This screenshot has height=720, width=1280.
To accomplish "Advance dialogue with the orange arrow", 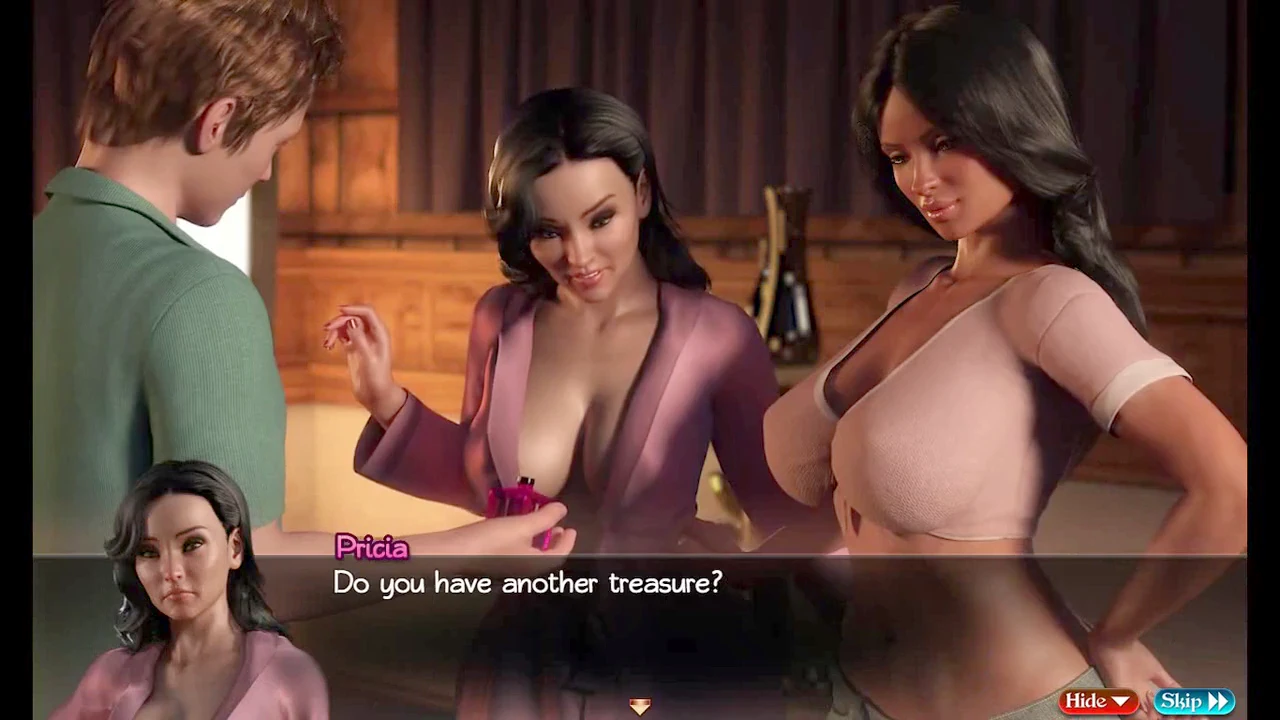I will pos(640,707).
